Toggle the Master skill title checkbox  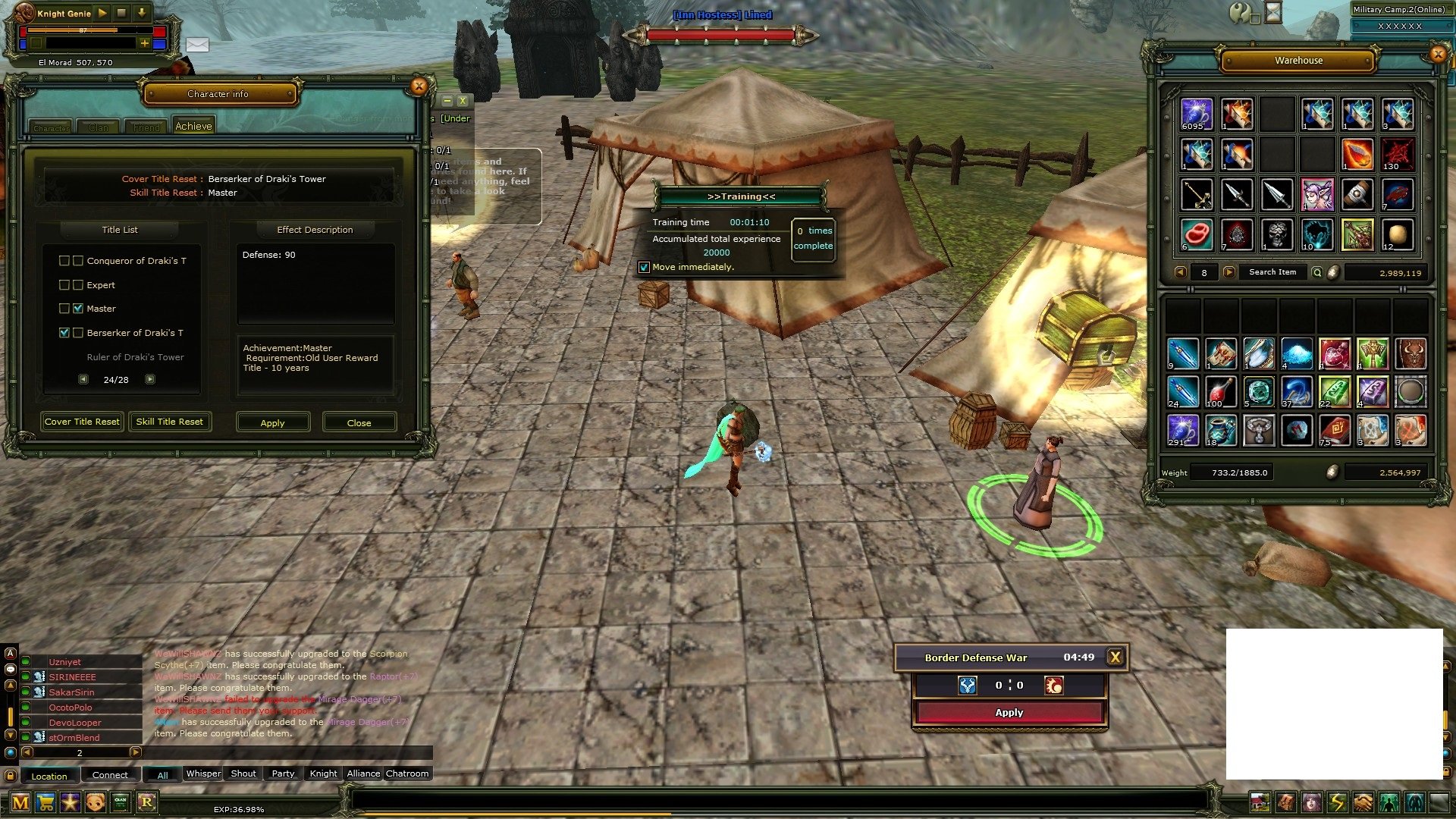(78, 309)
